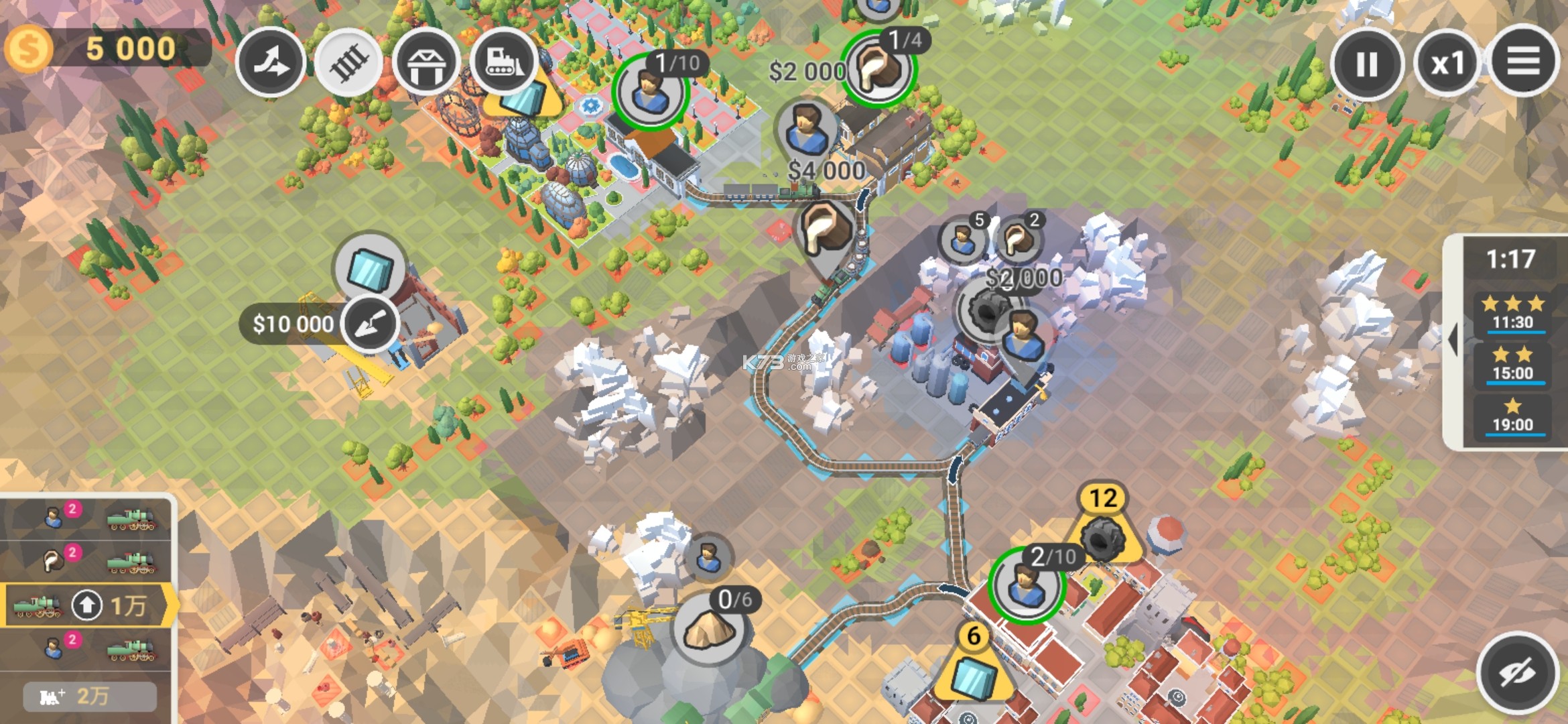Change the x1 game speed
Viewport: 1568px width, 724px height.
1447,64
